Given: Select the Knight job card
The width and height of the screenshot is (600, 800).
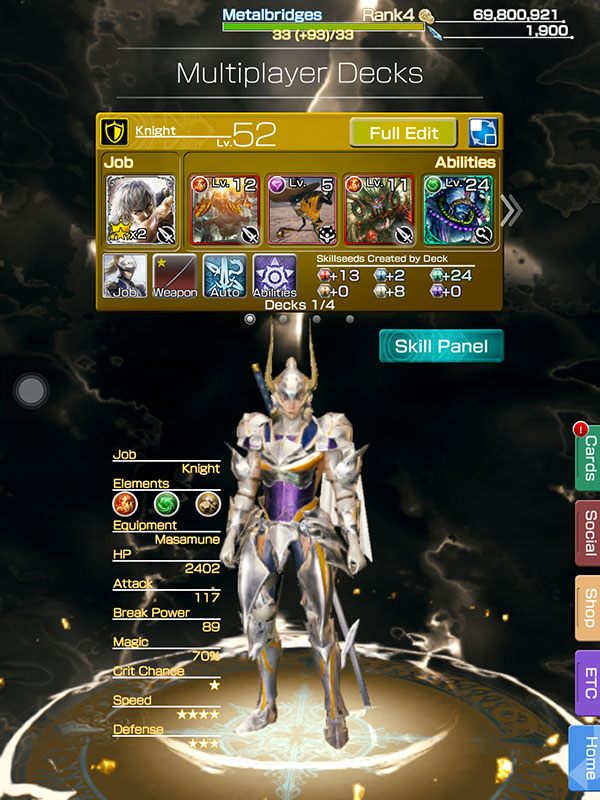Looking at the screenshot, I should click(141, 210).
